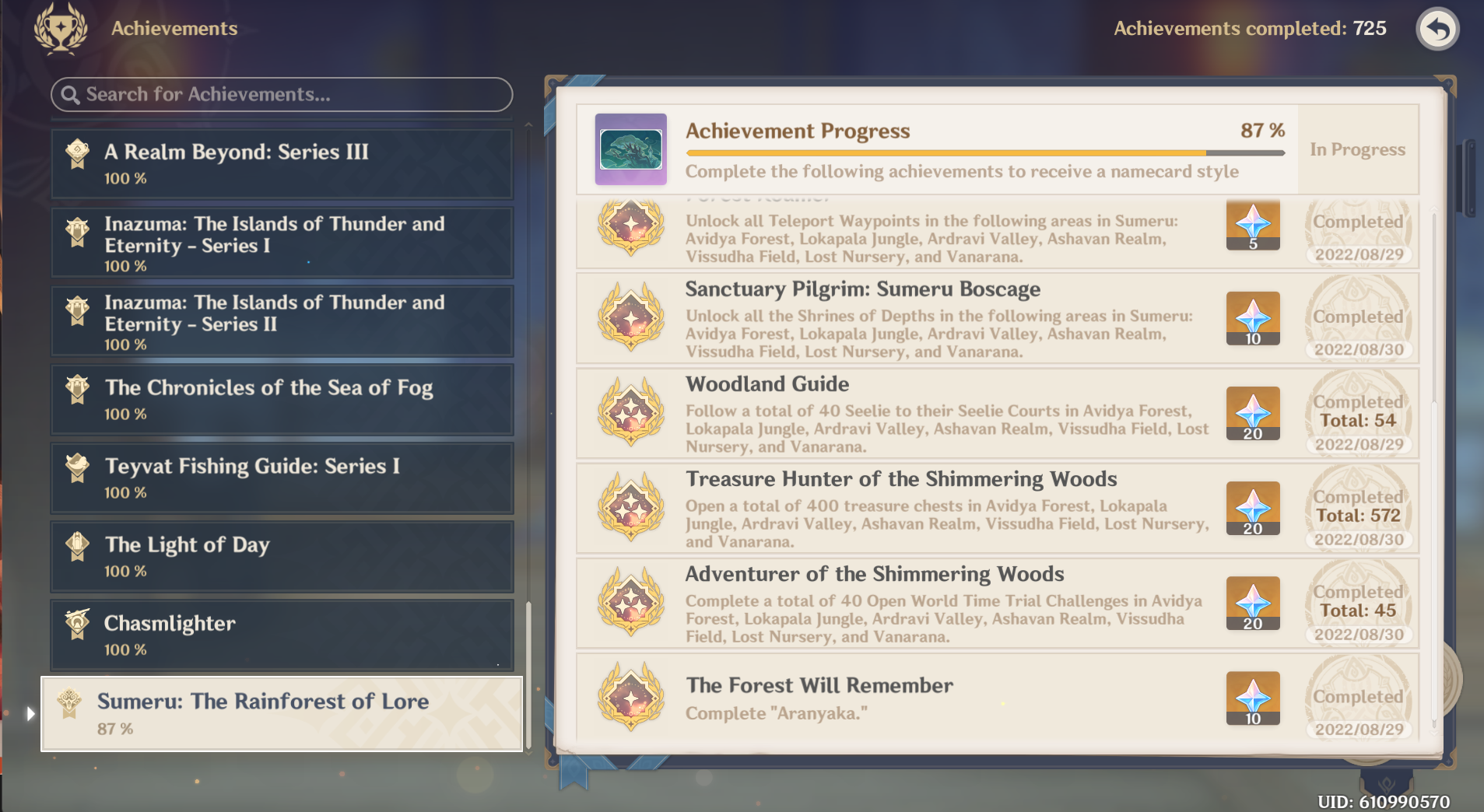Click the Search for Achievements field

coord(280,95)
